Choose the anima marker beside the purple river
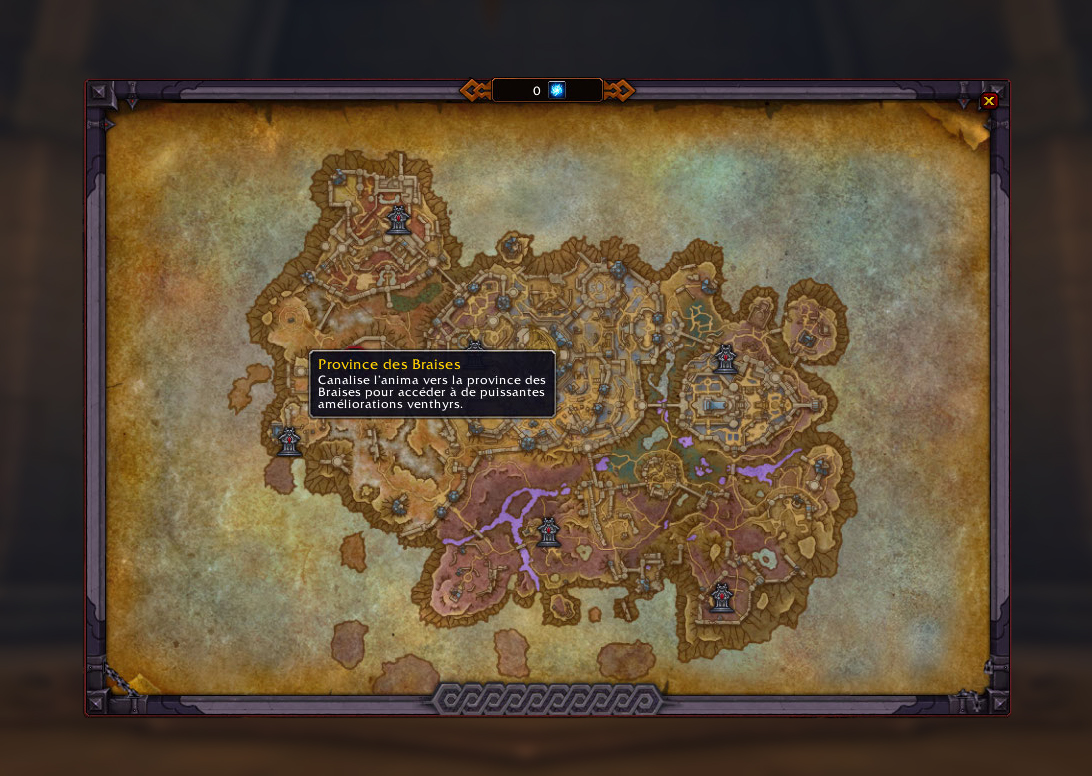This screenshot has width=1092, height=776. 548,532
